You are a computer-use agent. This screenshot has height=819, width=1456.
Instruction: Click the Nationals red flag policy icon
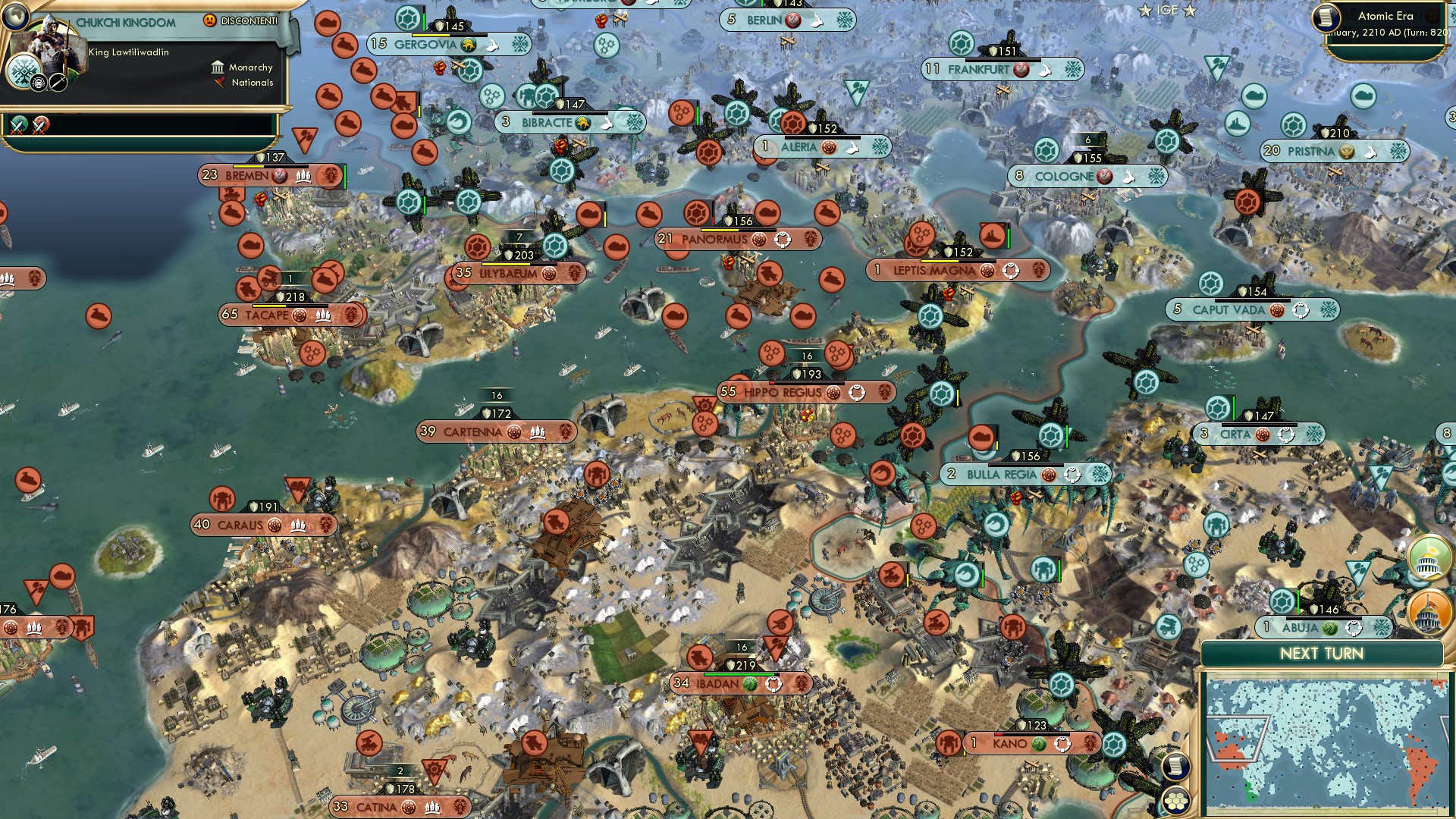[219, 83]
